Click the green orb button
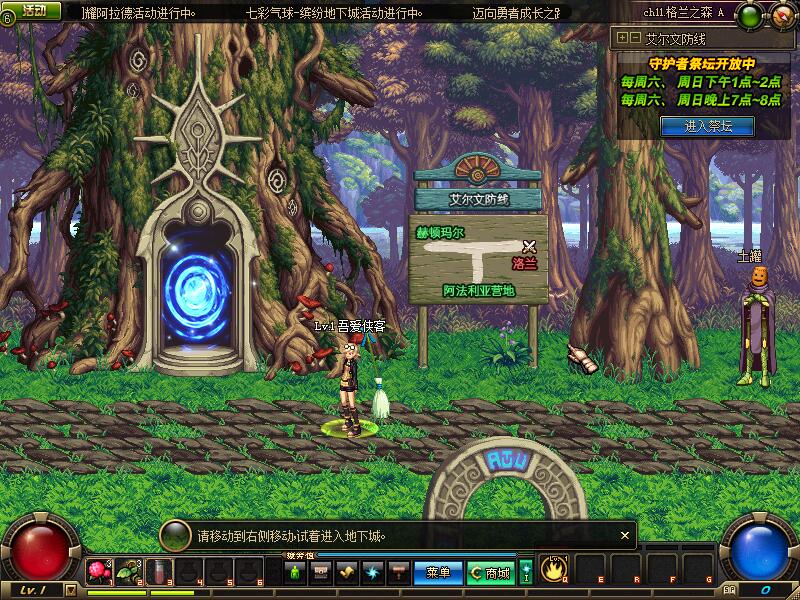The width and height of the screenshot is (800, 600). pos(752,13)
